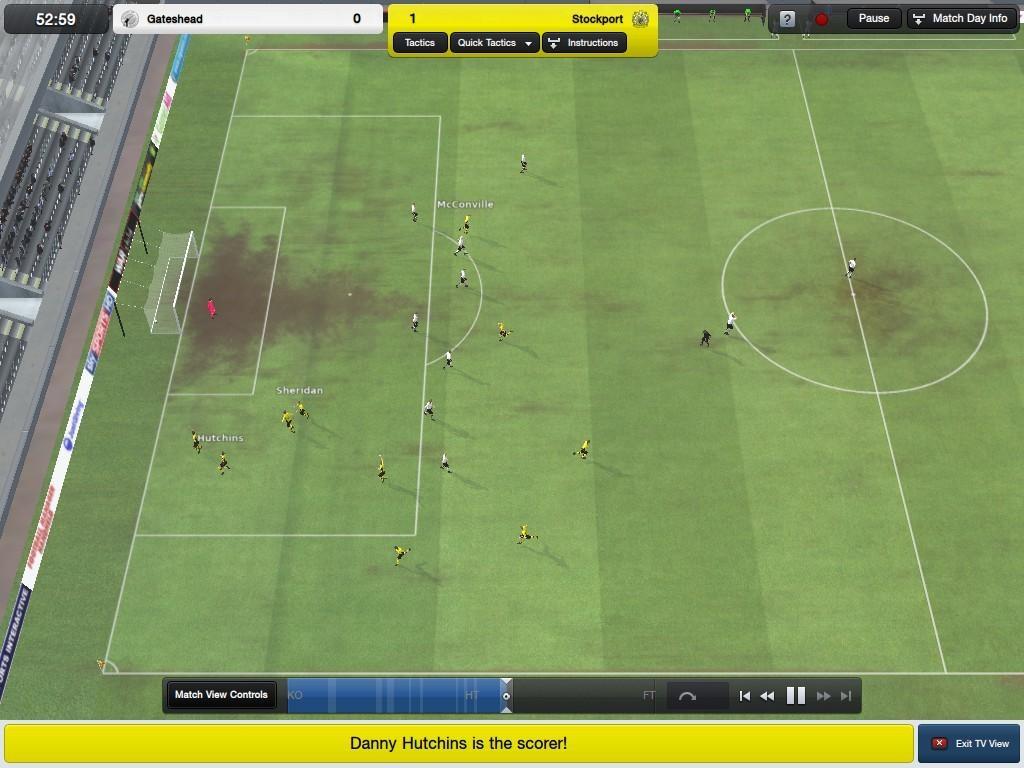1024x768 pixels.
Task: Click the question mark help button
Action: coord(787,19)
